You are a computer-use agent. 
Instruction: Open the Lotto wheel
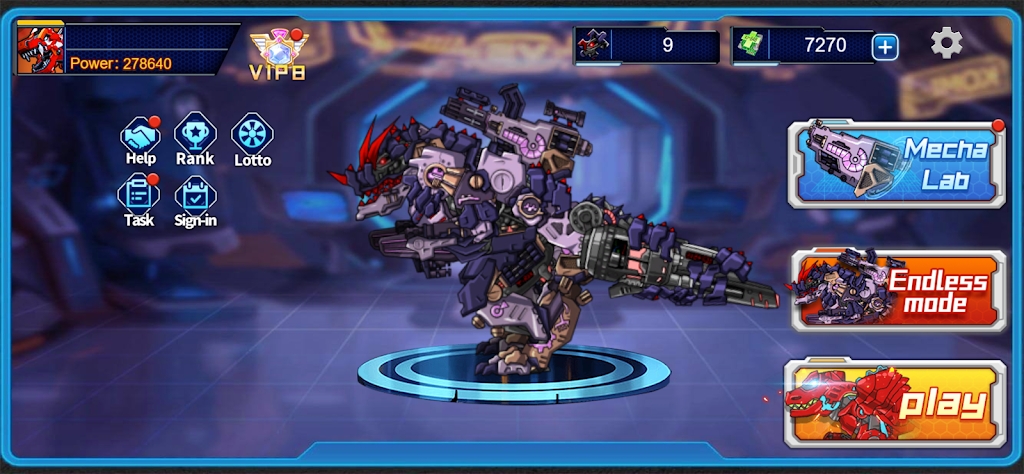(x=252, y=135)
